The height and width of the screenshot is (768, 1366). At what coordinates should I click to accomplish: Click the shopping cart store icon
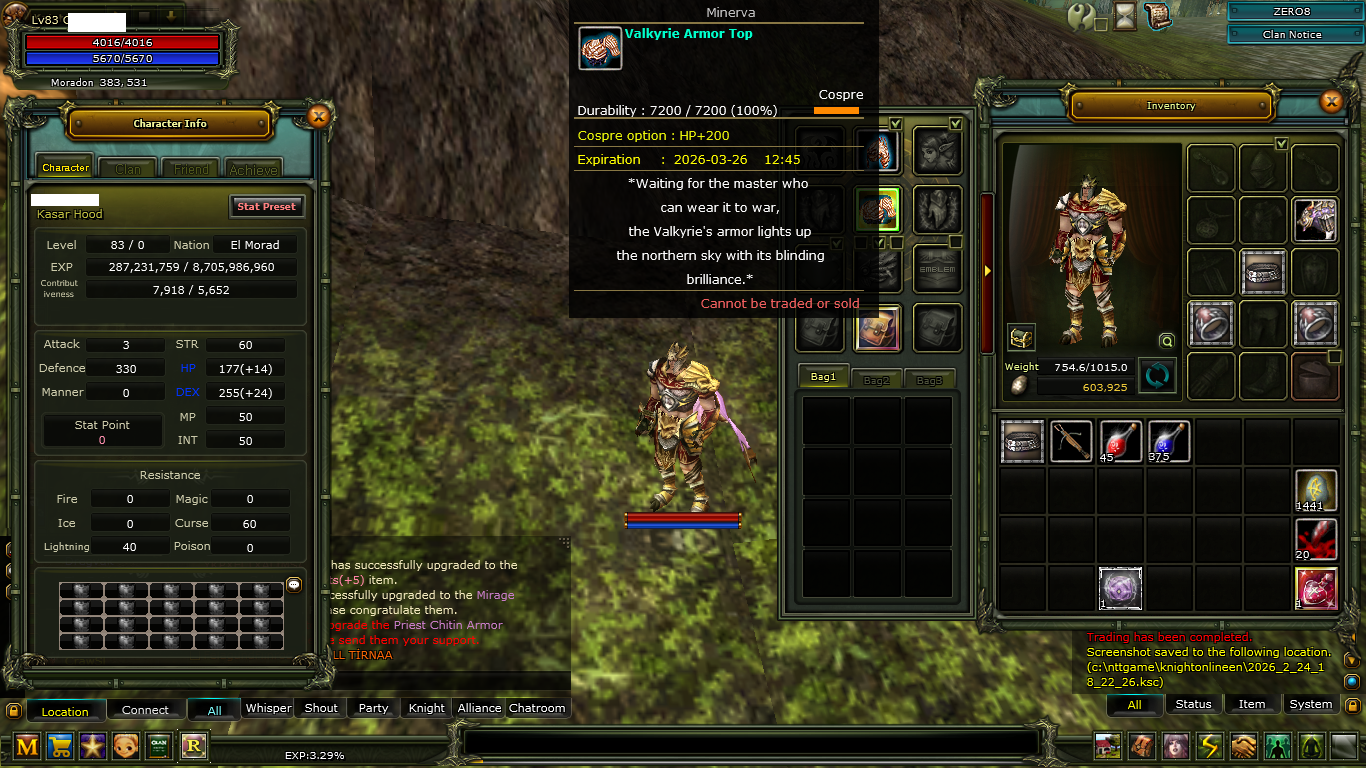tap(60, 745)
